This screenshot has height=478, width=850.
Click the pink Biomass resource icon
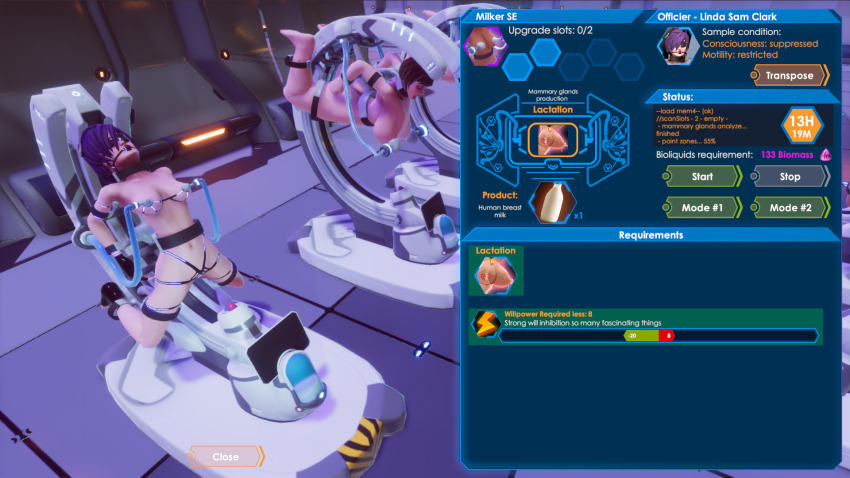tap(826, 155)
